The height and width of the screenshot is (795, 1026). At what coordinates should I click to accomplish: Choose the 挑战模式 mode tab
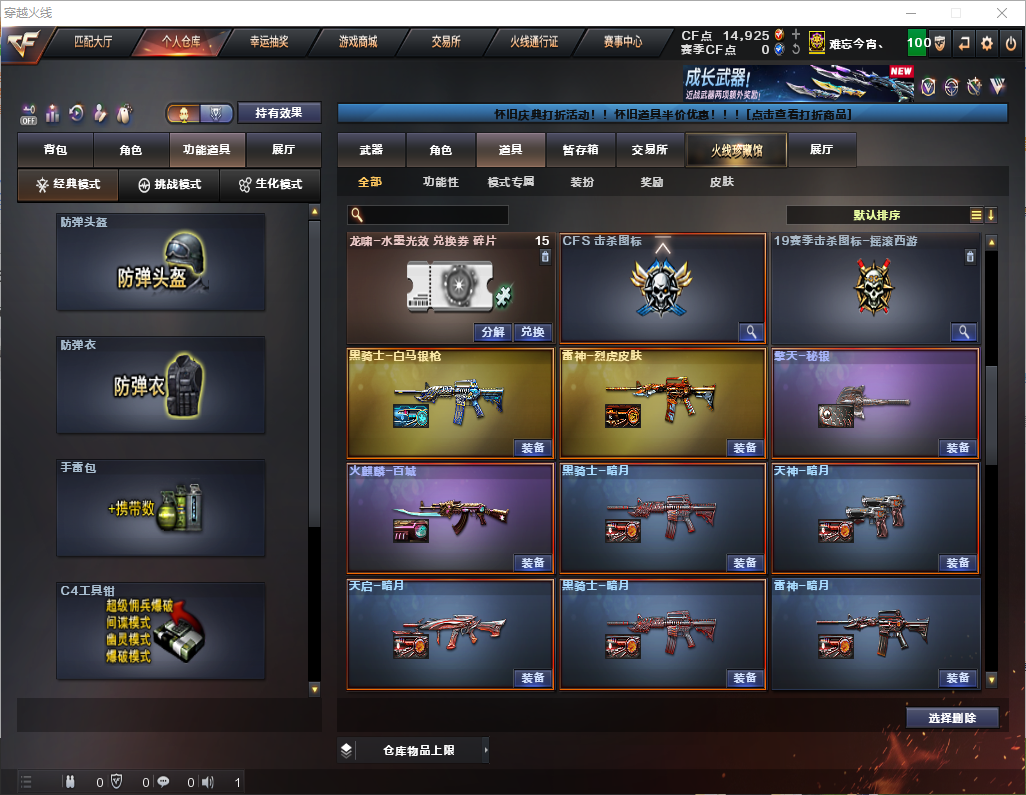click(x=170, y=185)
